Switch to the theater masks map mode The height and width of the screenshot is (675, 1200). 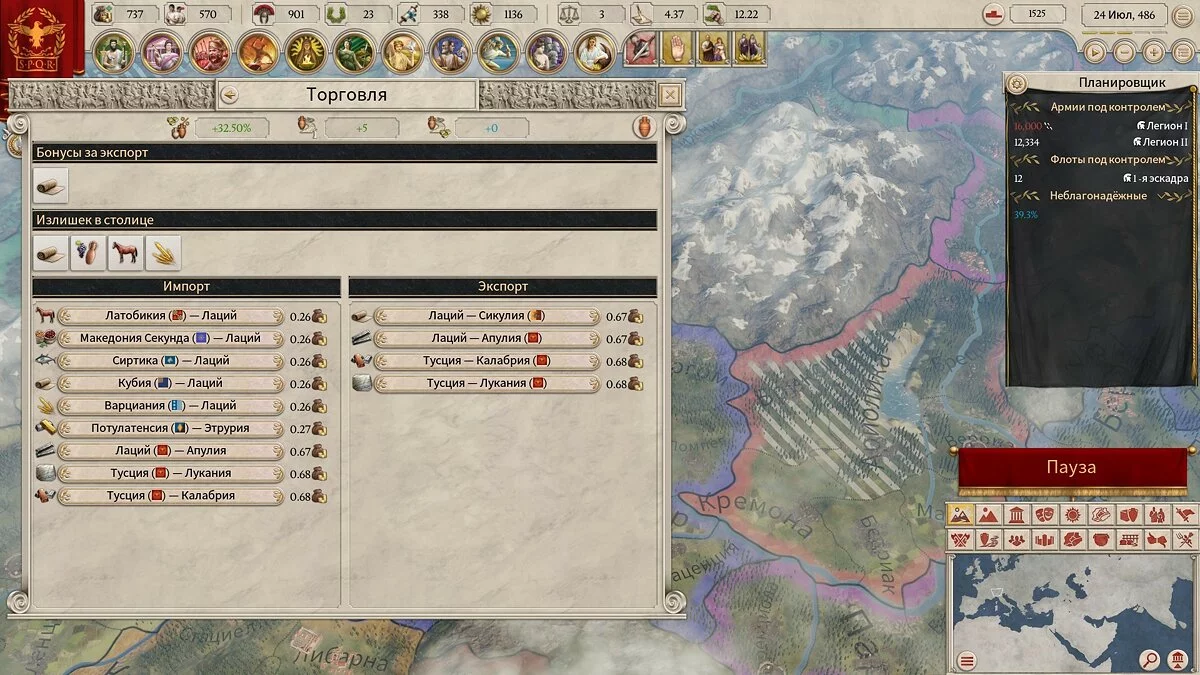(1043, 515)
